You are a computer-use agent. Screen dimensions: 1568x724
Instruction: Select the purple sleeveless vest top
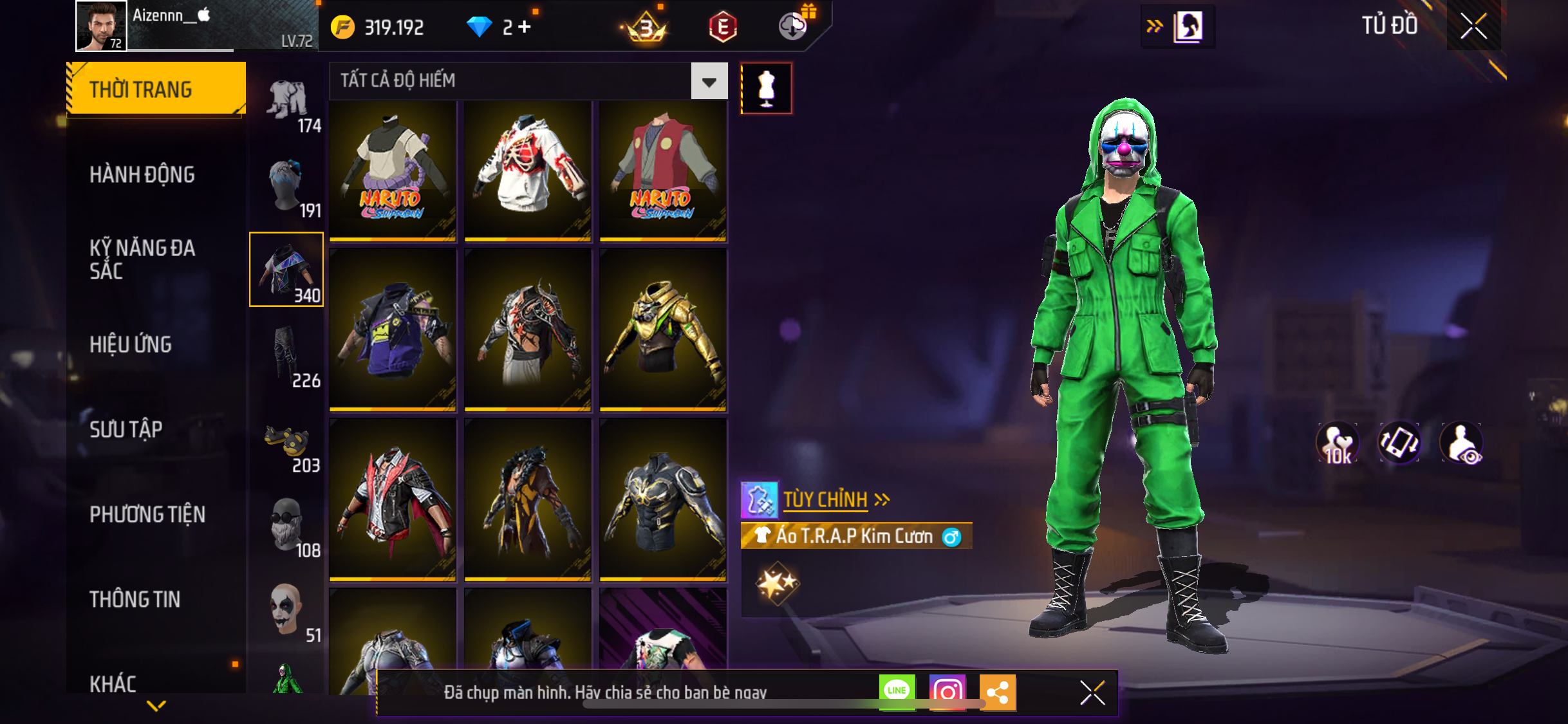click(393, 329)
